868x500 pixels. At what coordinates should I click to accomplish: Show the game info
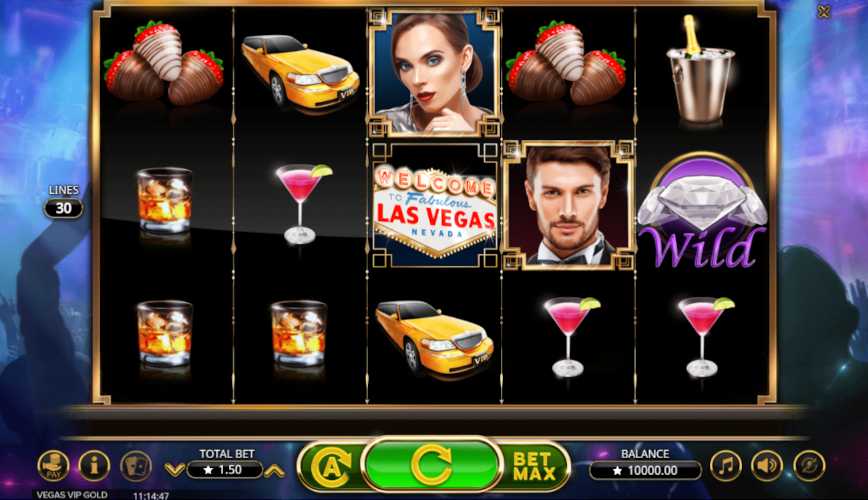(x=94, y=465)
